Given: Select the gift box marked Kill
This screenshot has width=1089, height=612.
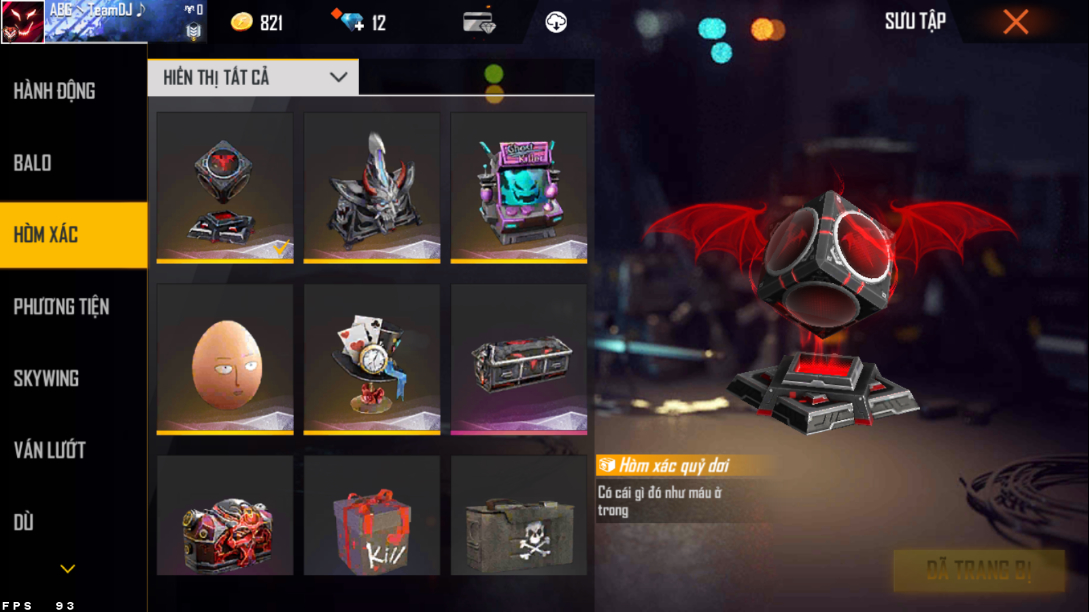Looking at the screenshot, I should tap(371, 518).
